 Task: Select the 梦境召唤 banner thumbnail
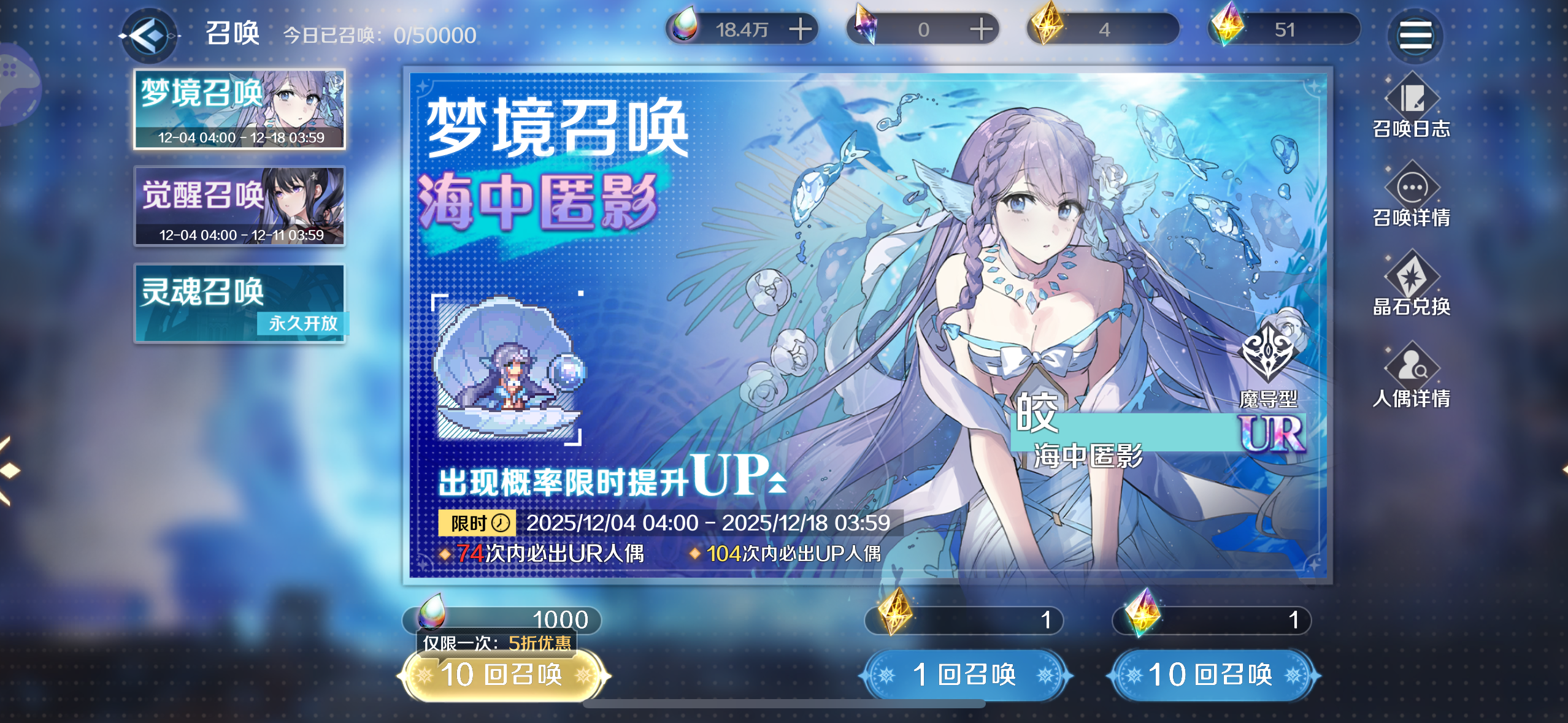click(x=240, y=109)
